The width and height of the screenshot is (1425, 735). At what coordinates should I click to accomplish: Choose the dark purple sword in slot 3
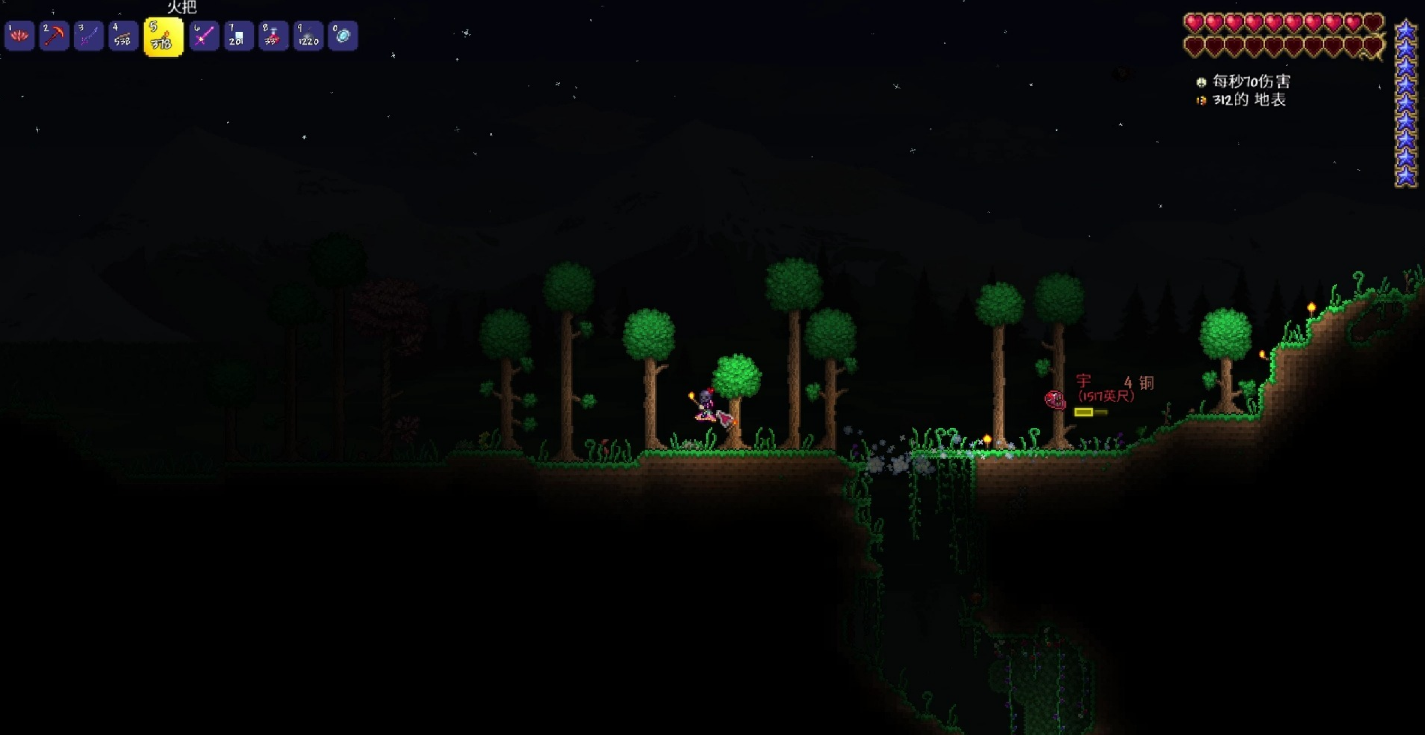coord(89,36)
